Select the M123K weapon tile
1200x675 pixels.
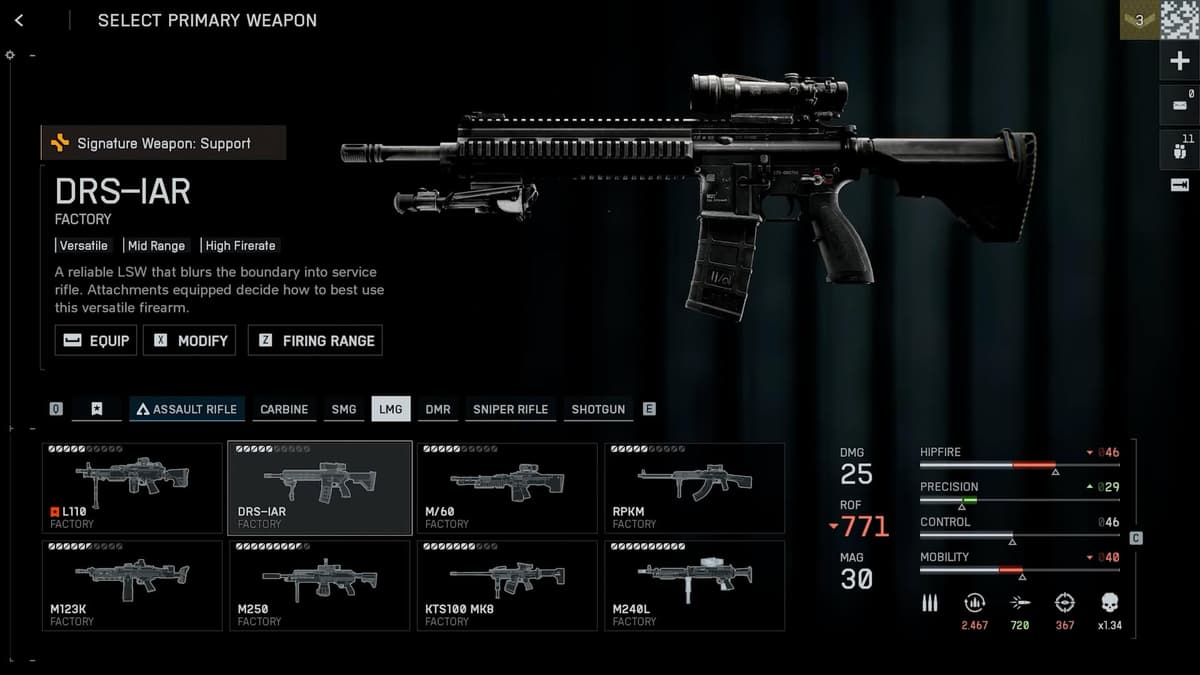click(x=132, y=585)
